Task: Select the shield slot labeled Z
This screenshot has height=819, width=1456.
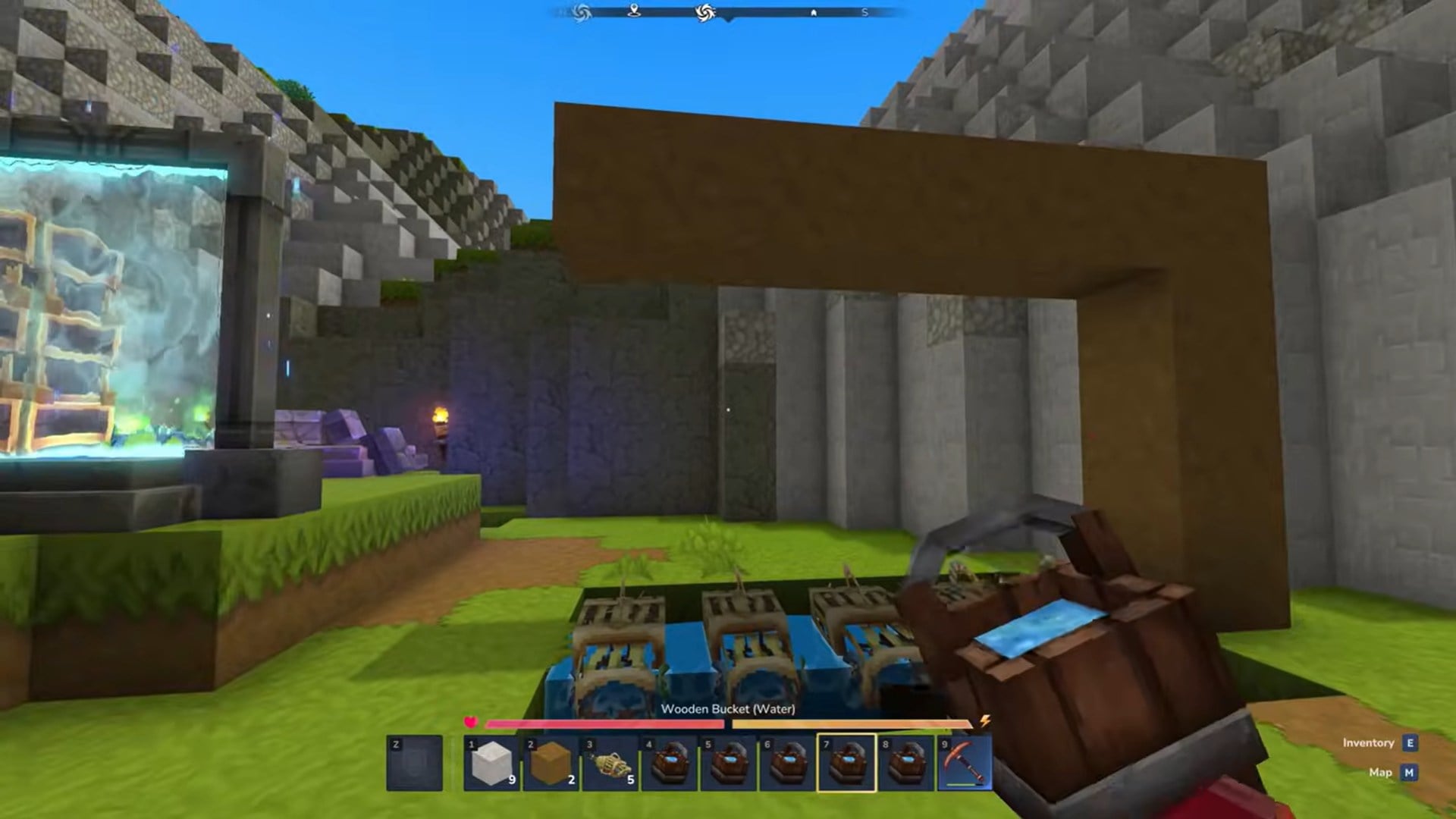Action: click(416, 763)
